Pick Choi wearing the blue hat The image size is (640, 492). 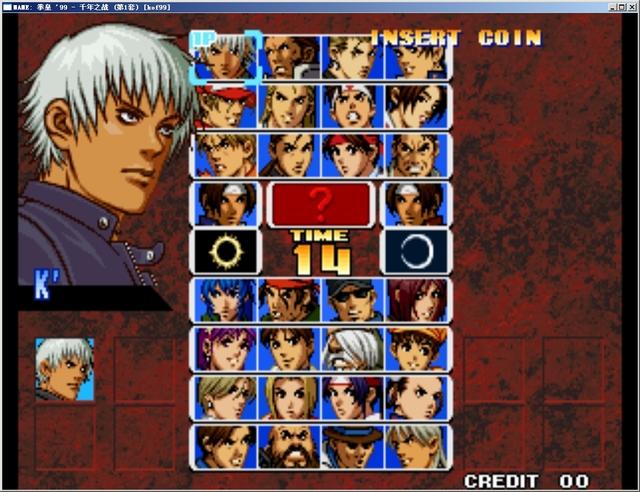click(x=353, y=446)
